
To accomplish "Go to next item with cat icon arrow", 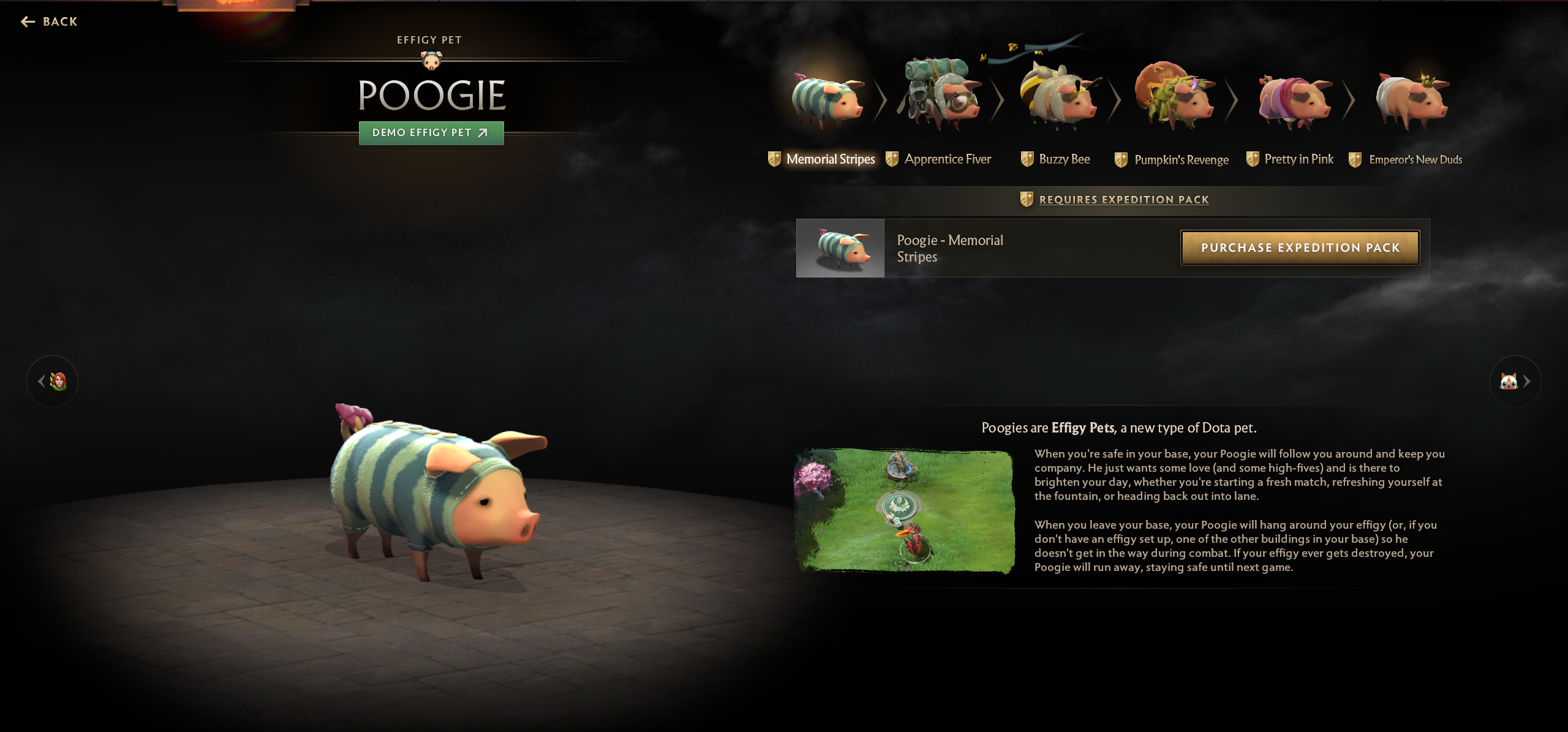I will [1515, 382].
